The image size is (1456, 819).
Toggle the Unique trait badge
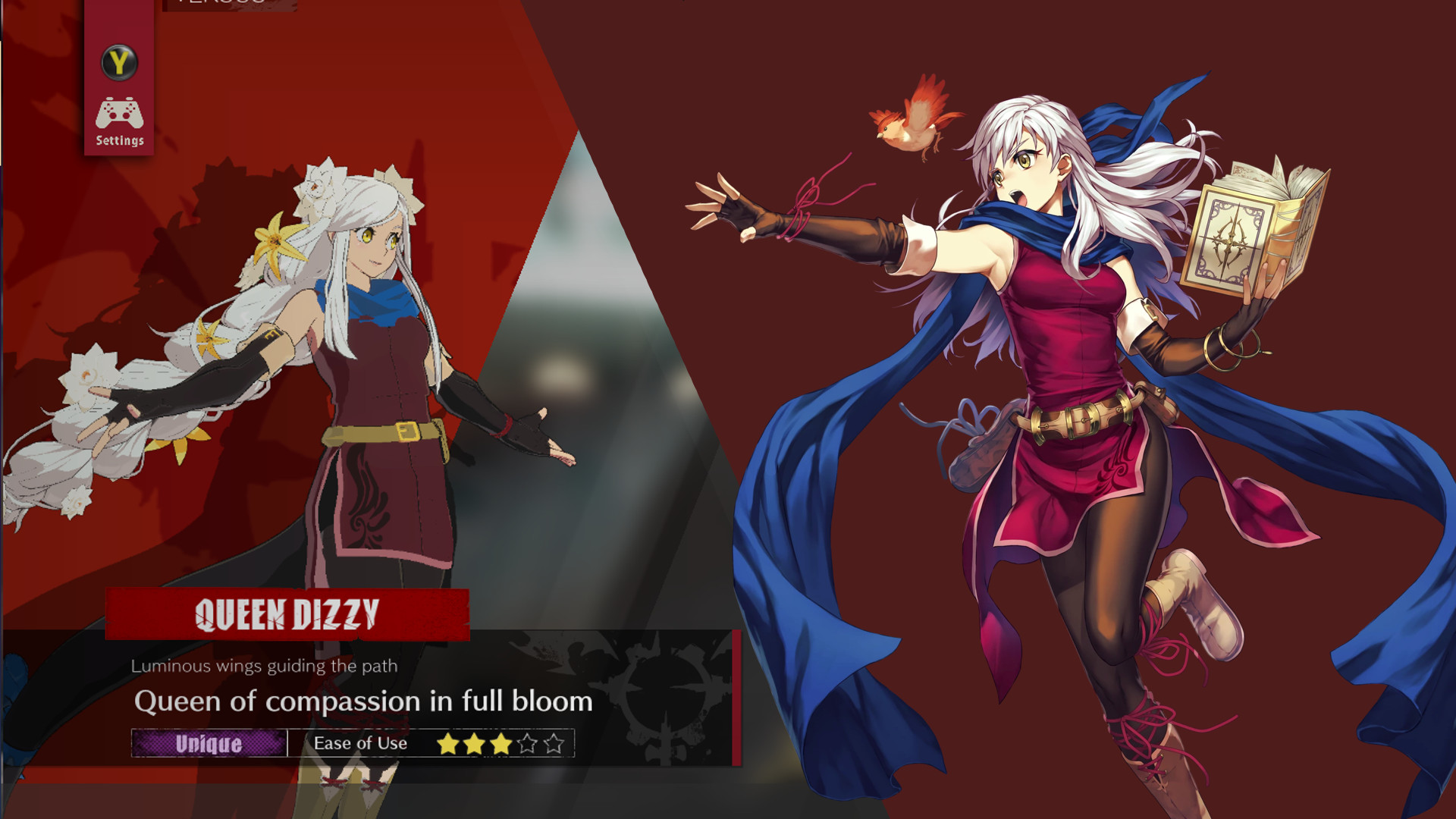208,744
